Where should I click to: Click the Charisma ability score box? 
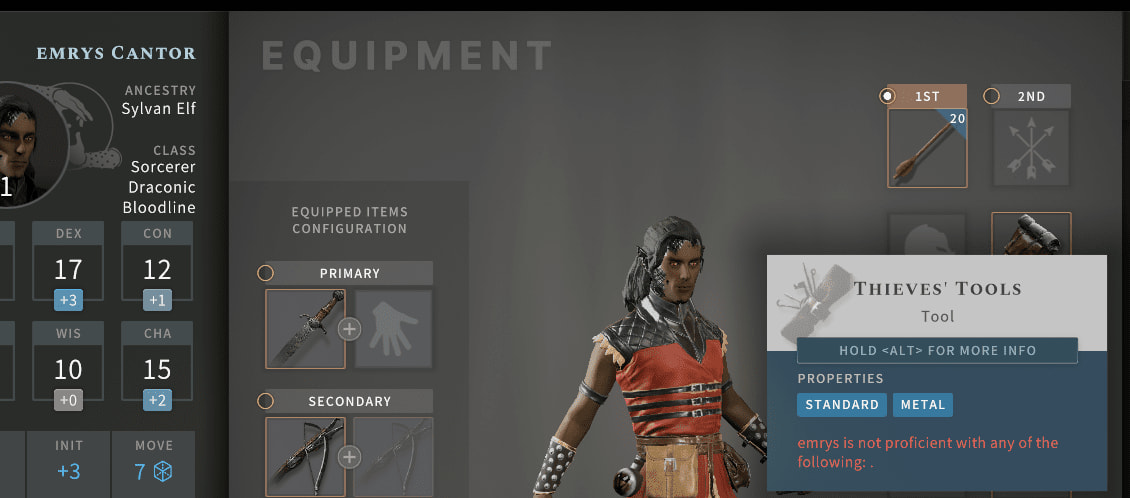157,361
